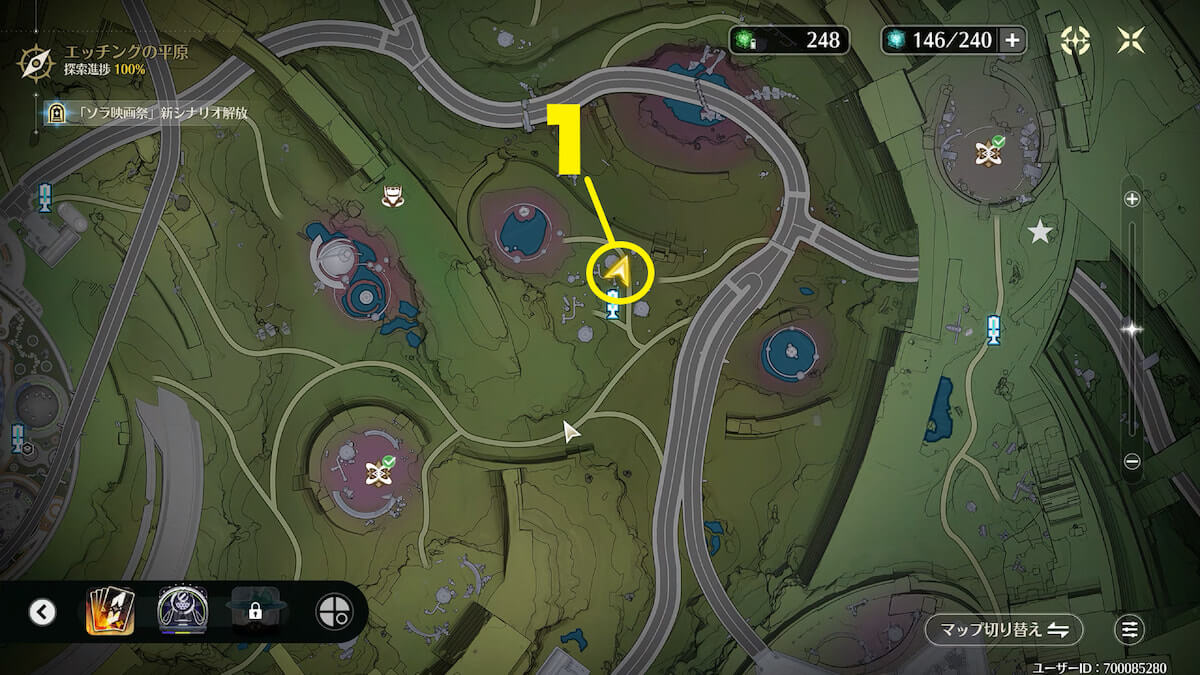Click the map zoom-in plus button

coord(1132,199)
